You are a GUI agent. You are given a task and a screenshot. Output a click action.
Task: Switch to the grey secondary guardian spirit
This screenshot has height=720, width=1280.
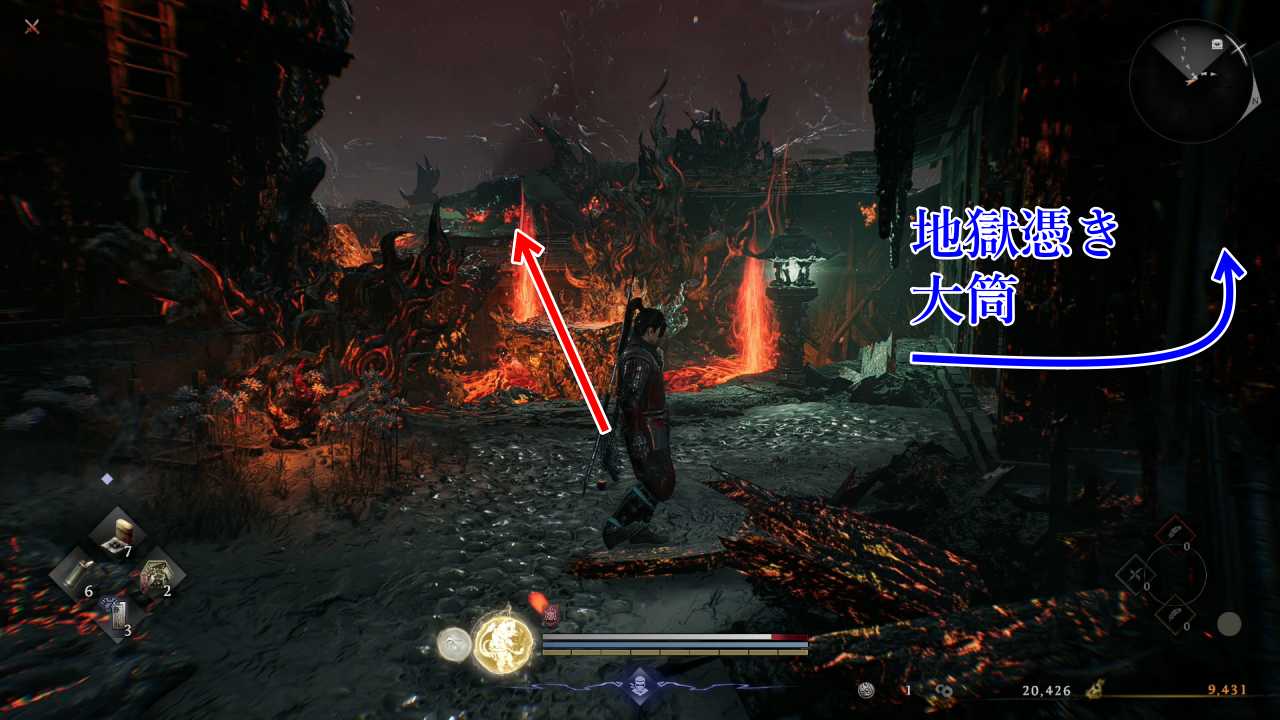tap(455, 644)
